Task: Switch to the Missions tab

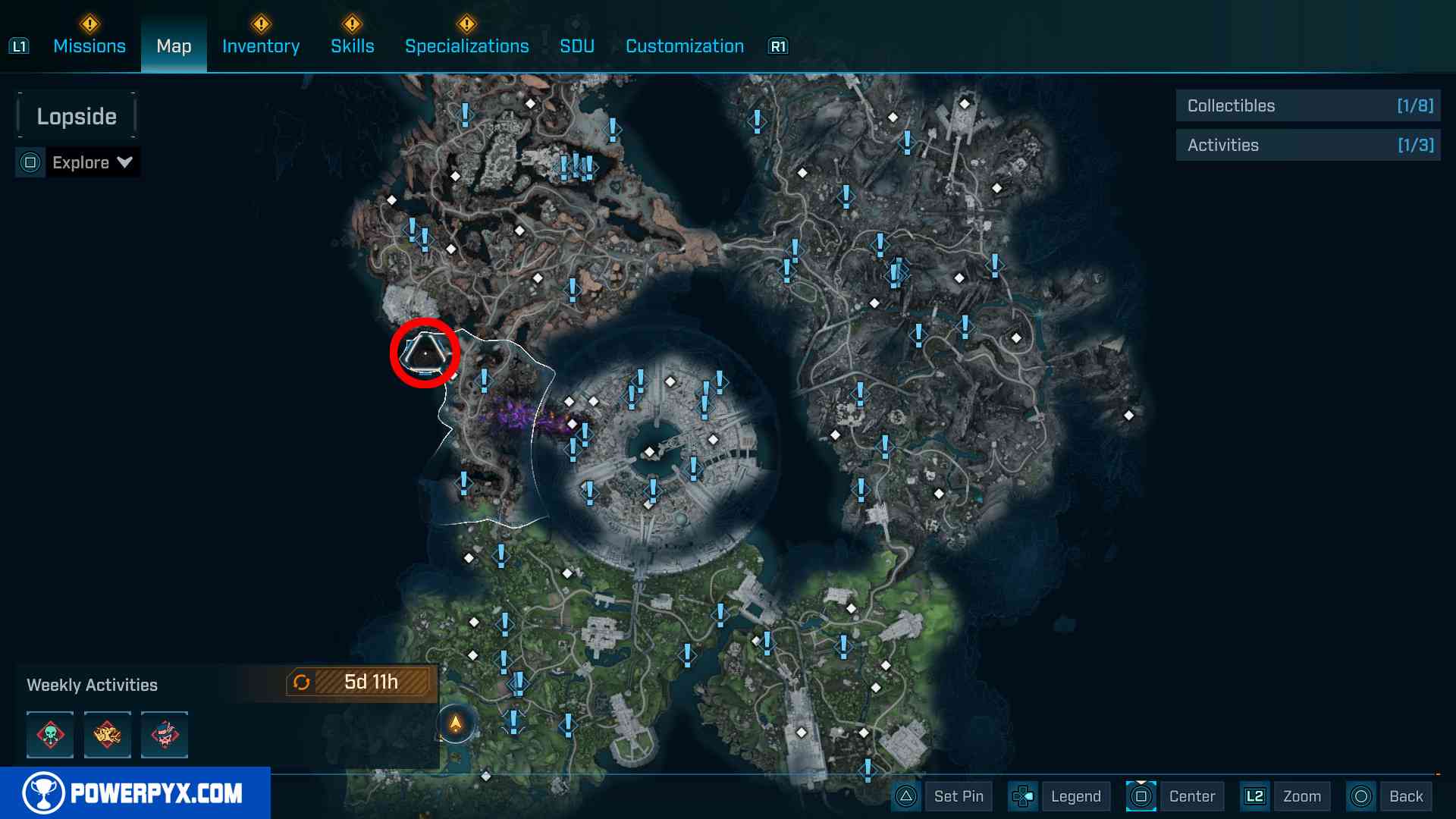Action: (x=89, y=46)
